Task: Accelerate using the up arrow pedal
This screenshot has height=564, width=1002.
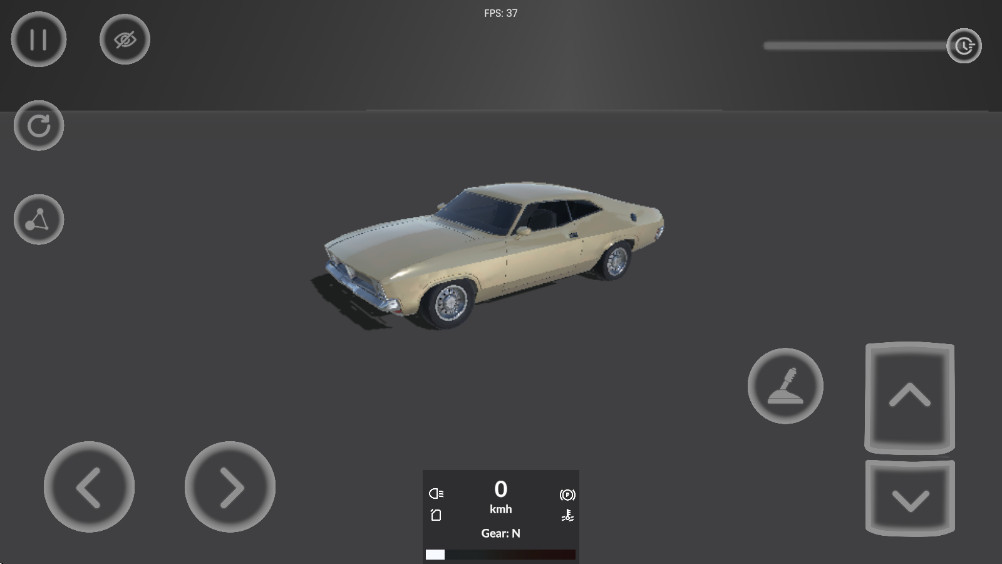Action: [x=909, y=397]
